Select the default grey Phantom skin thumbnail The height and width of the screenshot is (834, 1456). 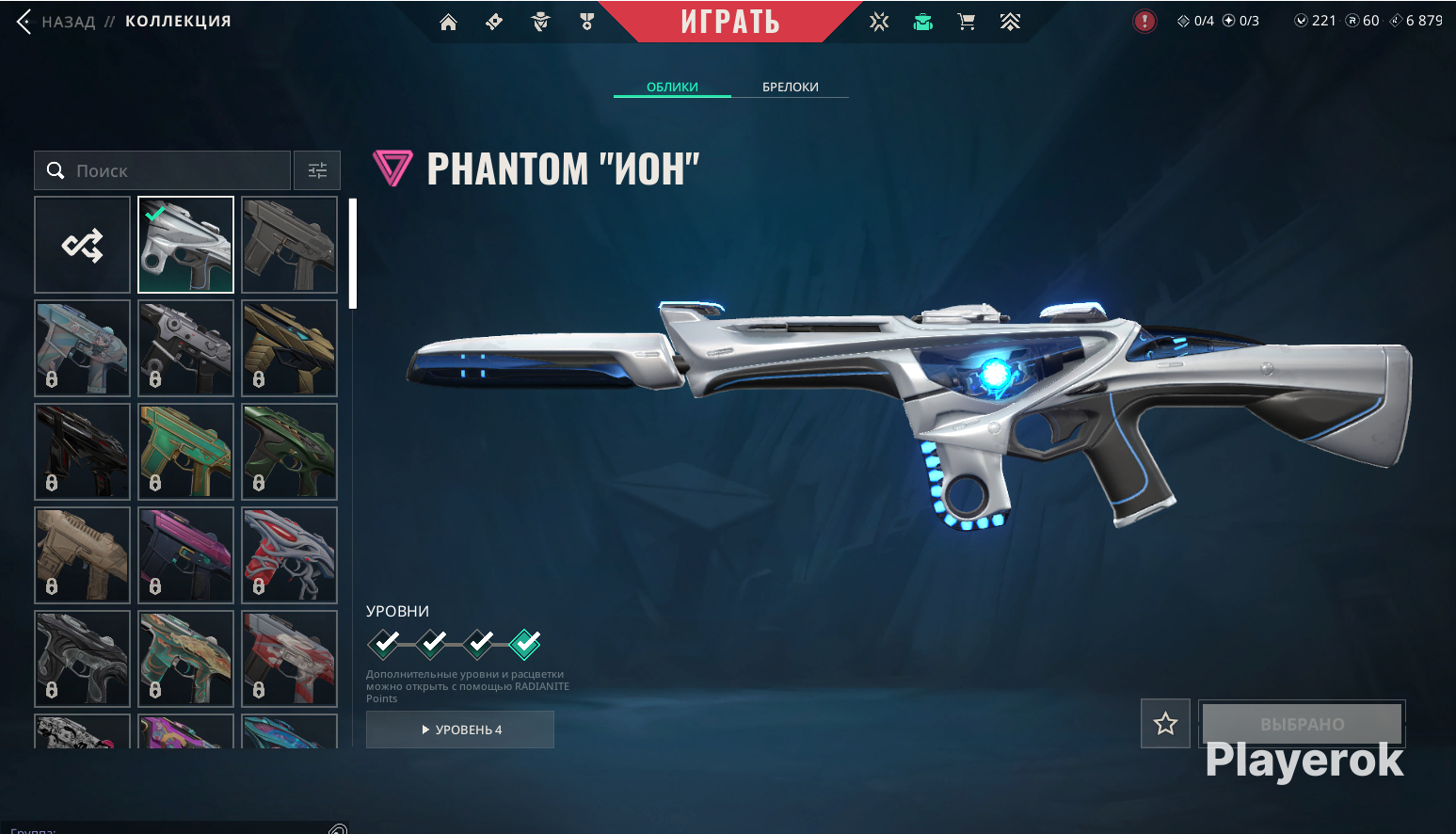[x=289, y=245]
